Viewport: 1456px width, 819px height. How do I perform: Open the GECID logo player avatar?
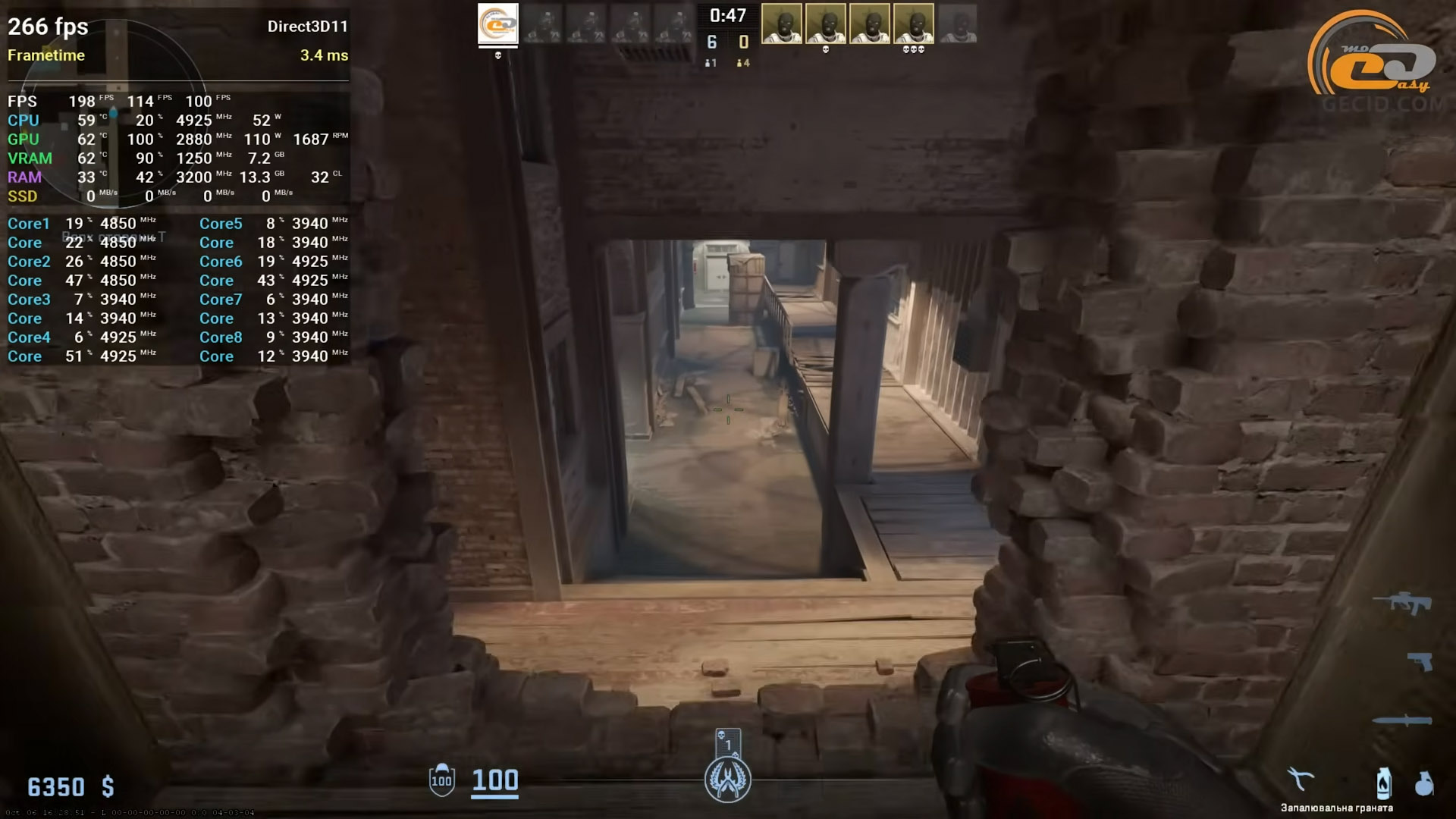coord(498,24)
